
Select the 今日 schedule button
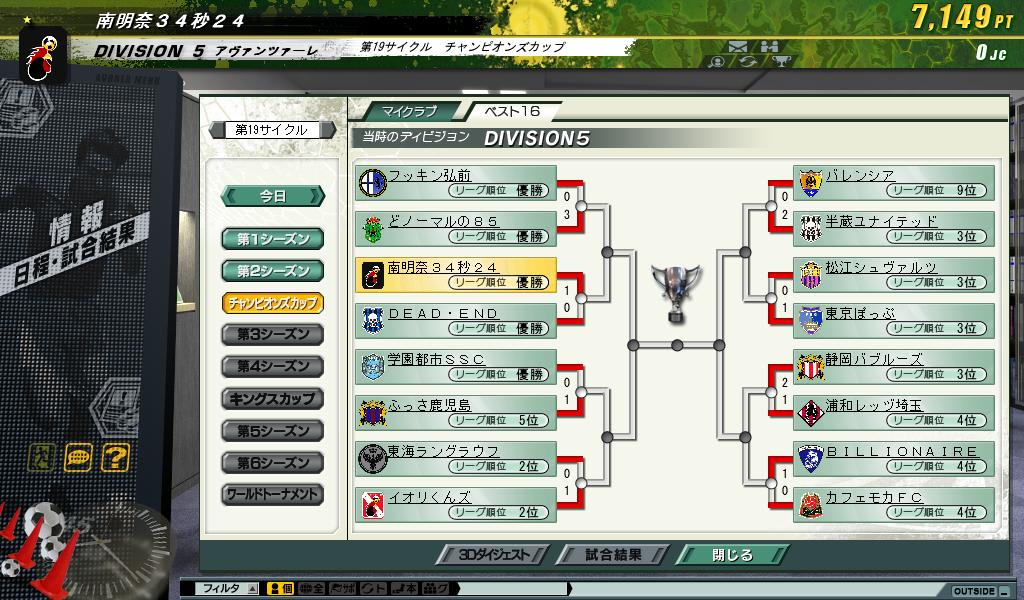pyautogui.click(x=272, y=196)
